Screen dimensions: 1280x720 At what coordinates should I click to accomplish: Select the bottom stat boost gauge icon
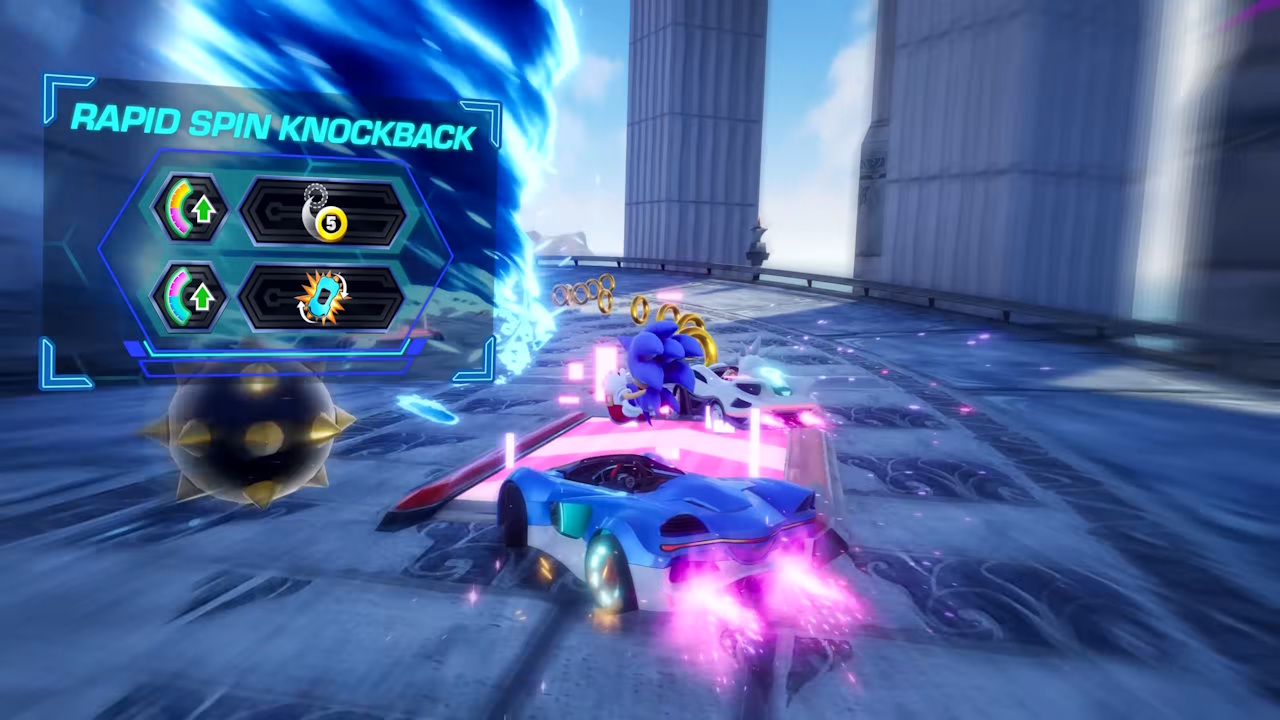(190, 295)
